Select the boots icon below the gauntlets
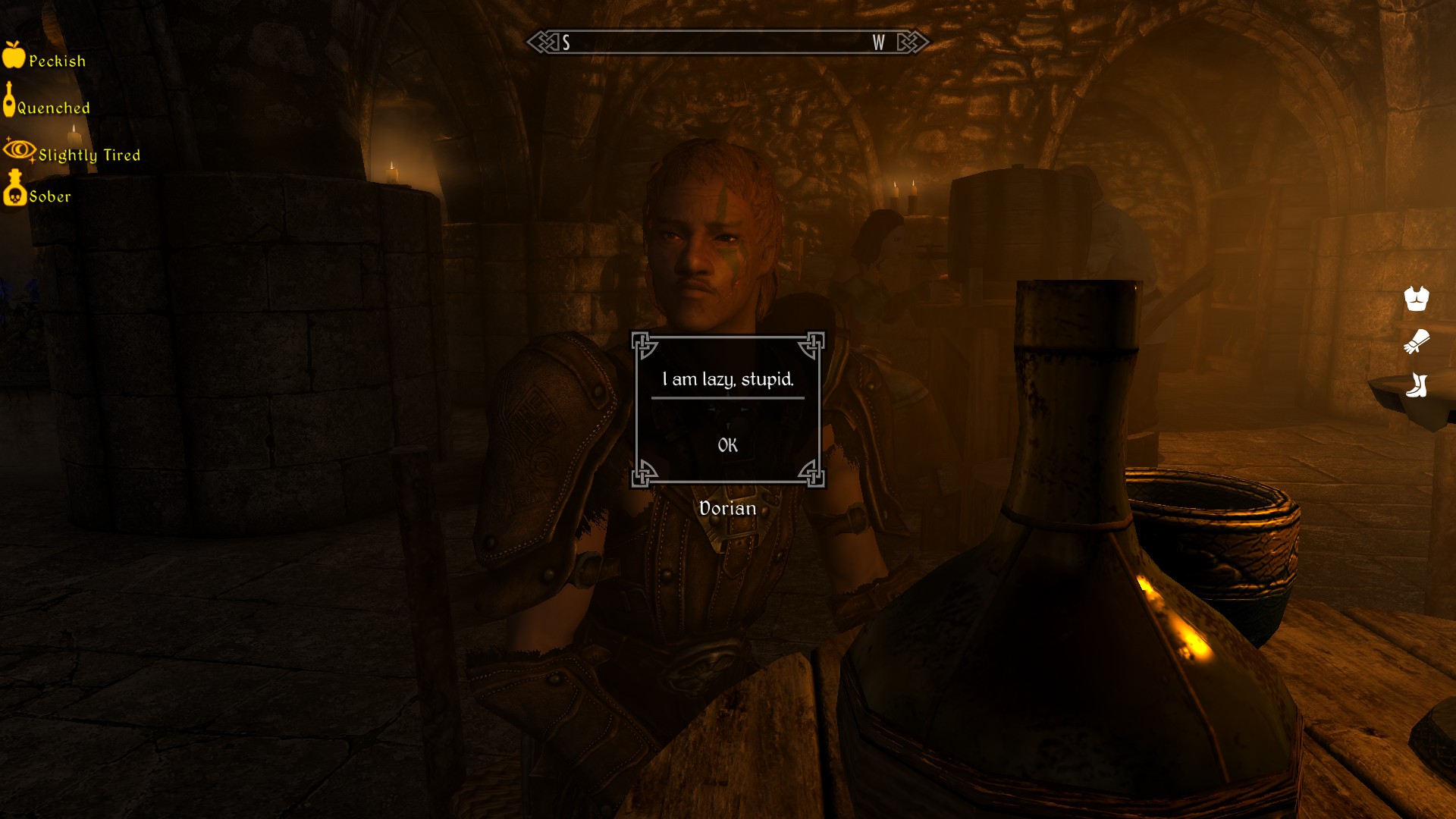This screenshot has width=1456, height=819. [1417, 386]
